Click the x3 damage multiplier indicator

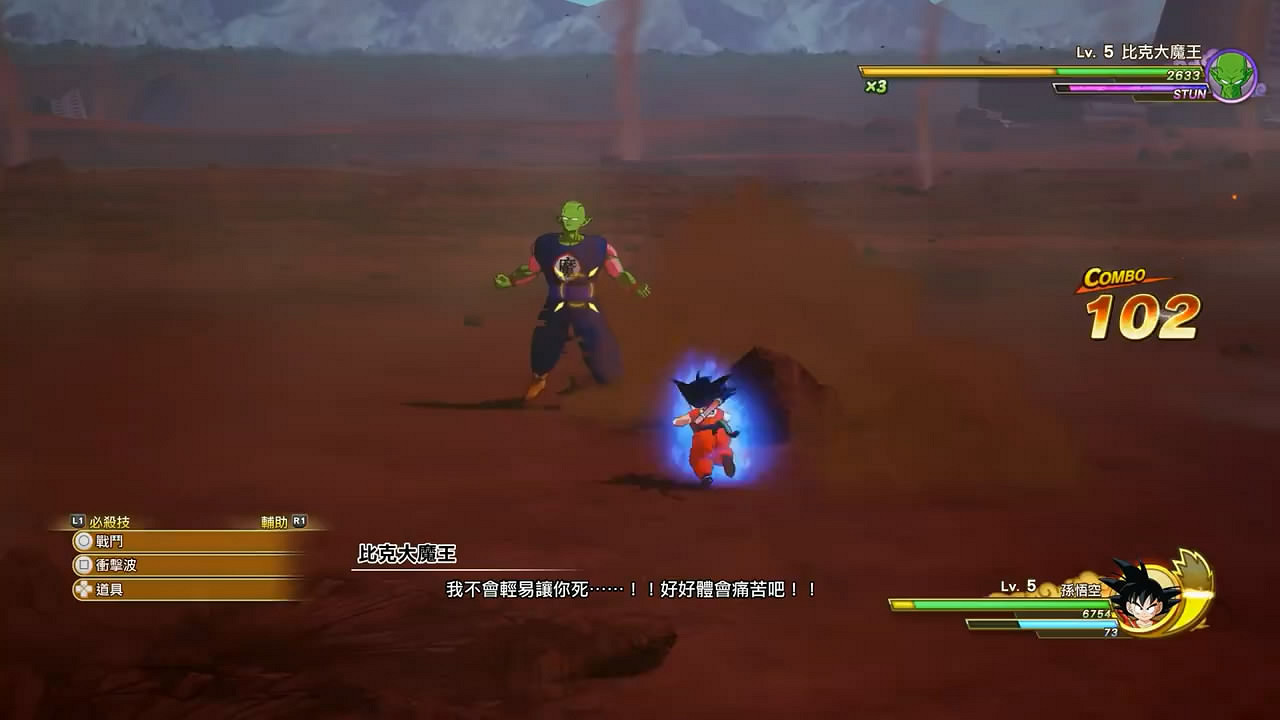(x=874, y=88)
